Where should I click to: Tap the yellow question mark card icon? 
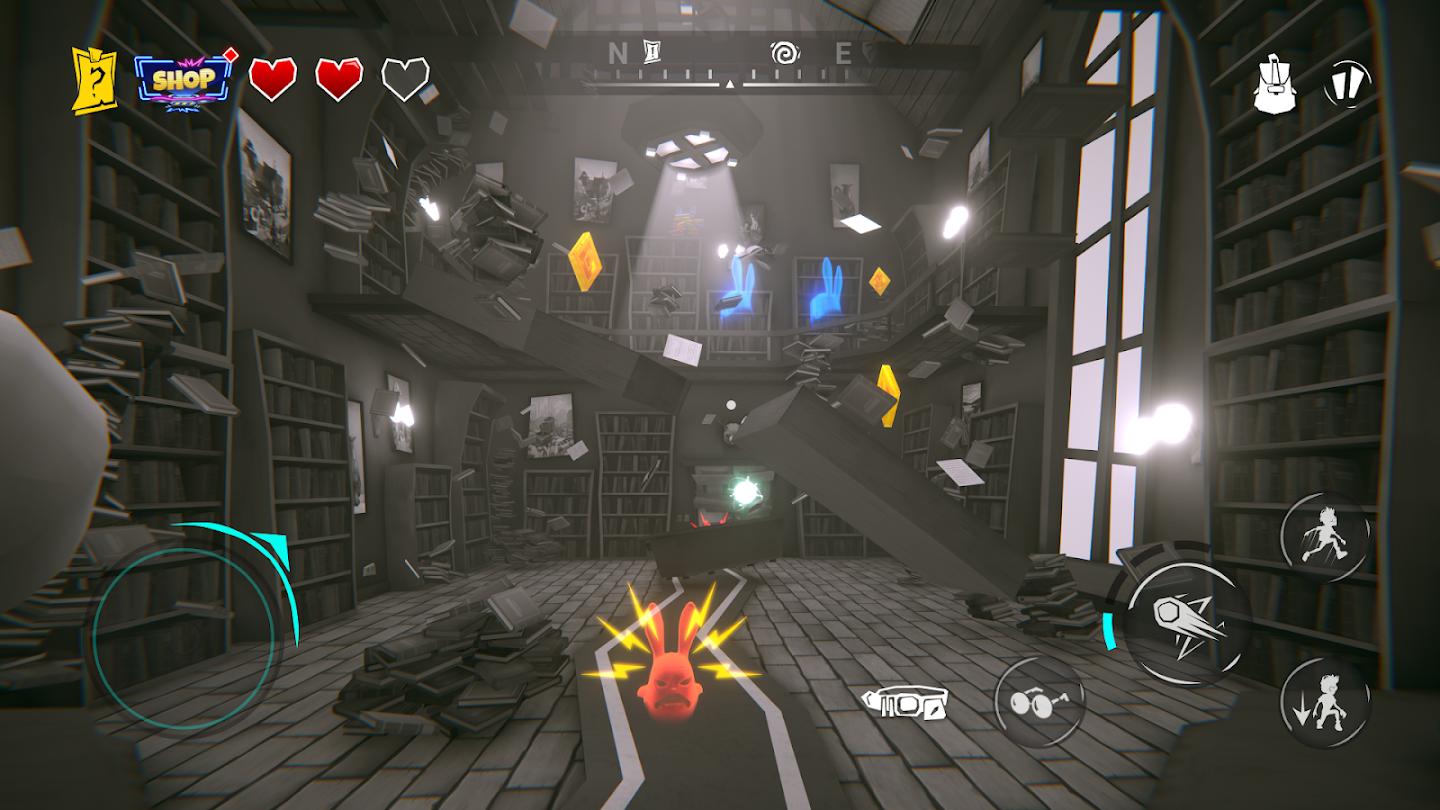pos(94,80)
